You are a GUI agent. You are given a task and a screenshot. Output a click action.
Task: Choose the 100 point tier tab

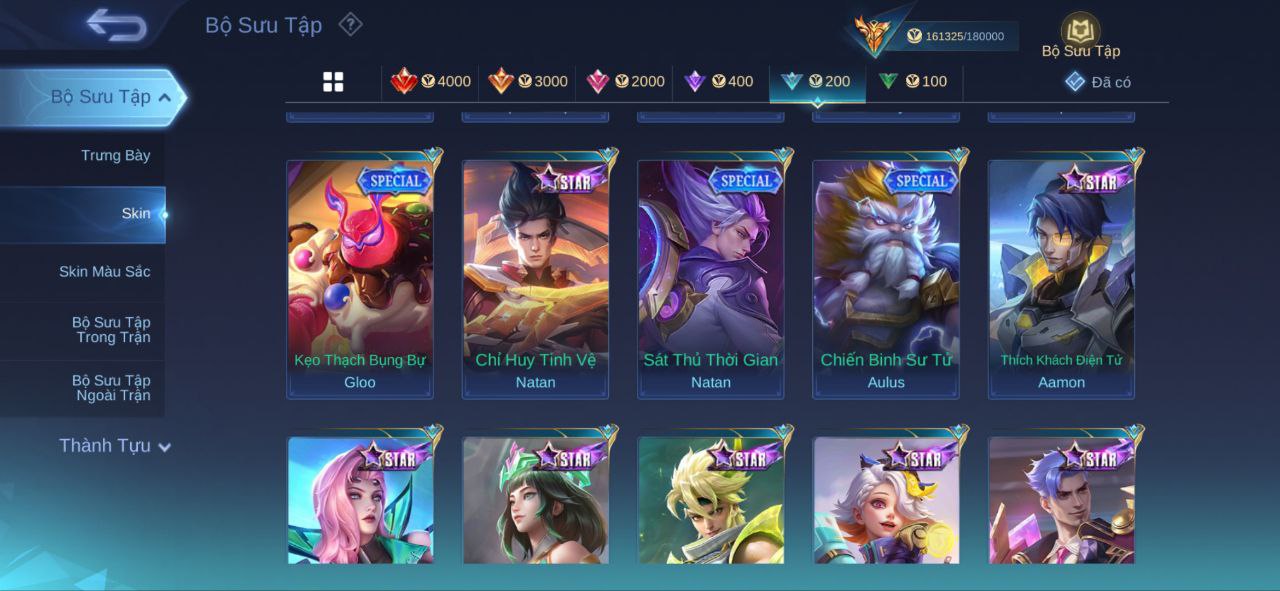pyautogui.click(x=913, y=82)
